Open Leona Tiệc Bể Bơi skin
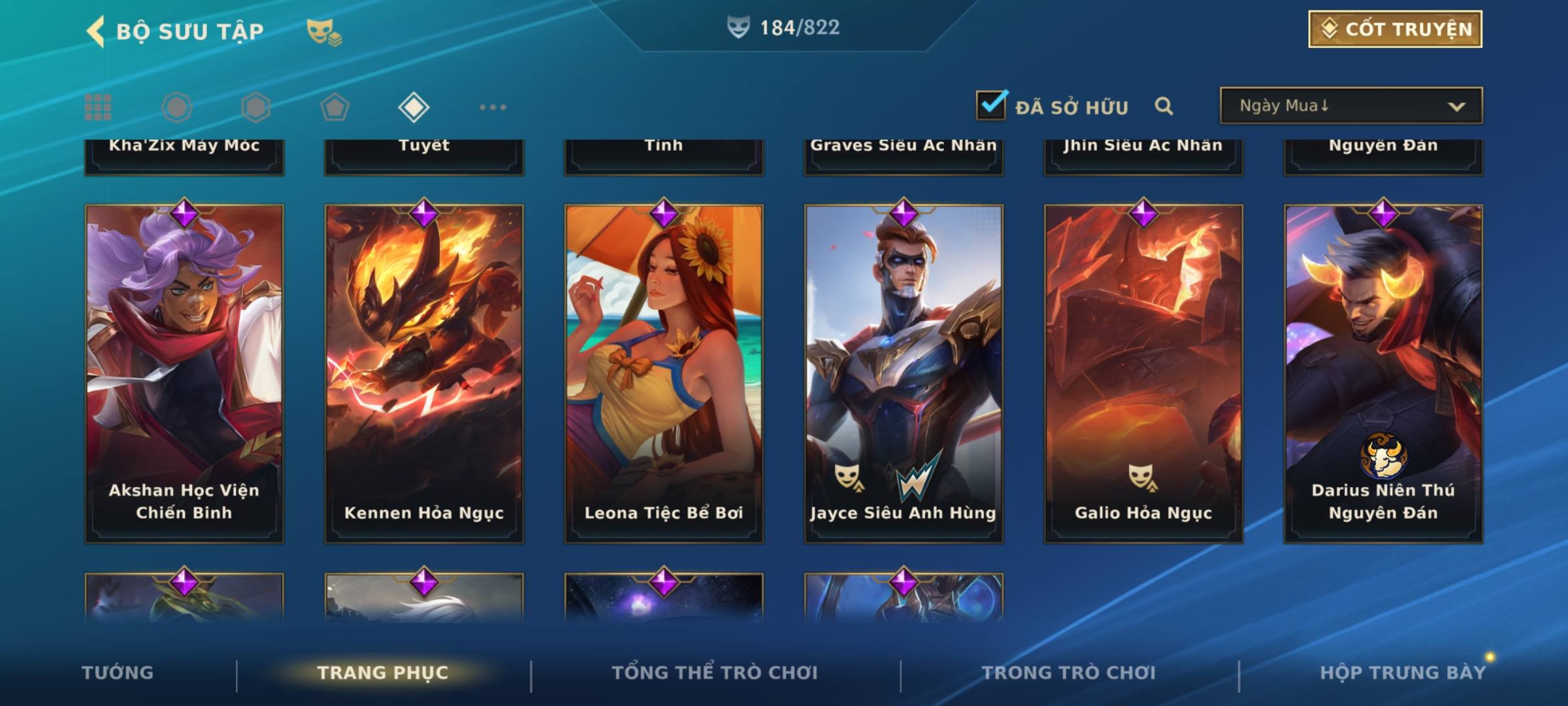 (664, 373)
